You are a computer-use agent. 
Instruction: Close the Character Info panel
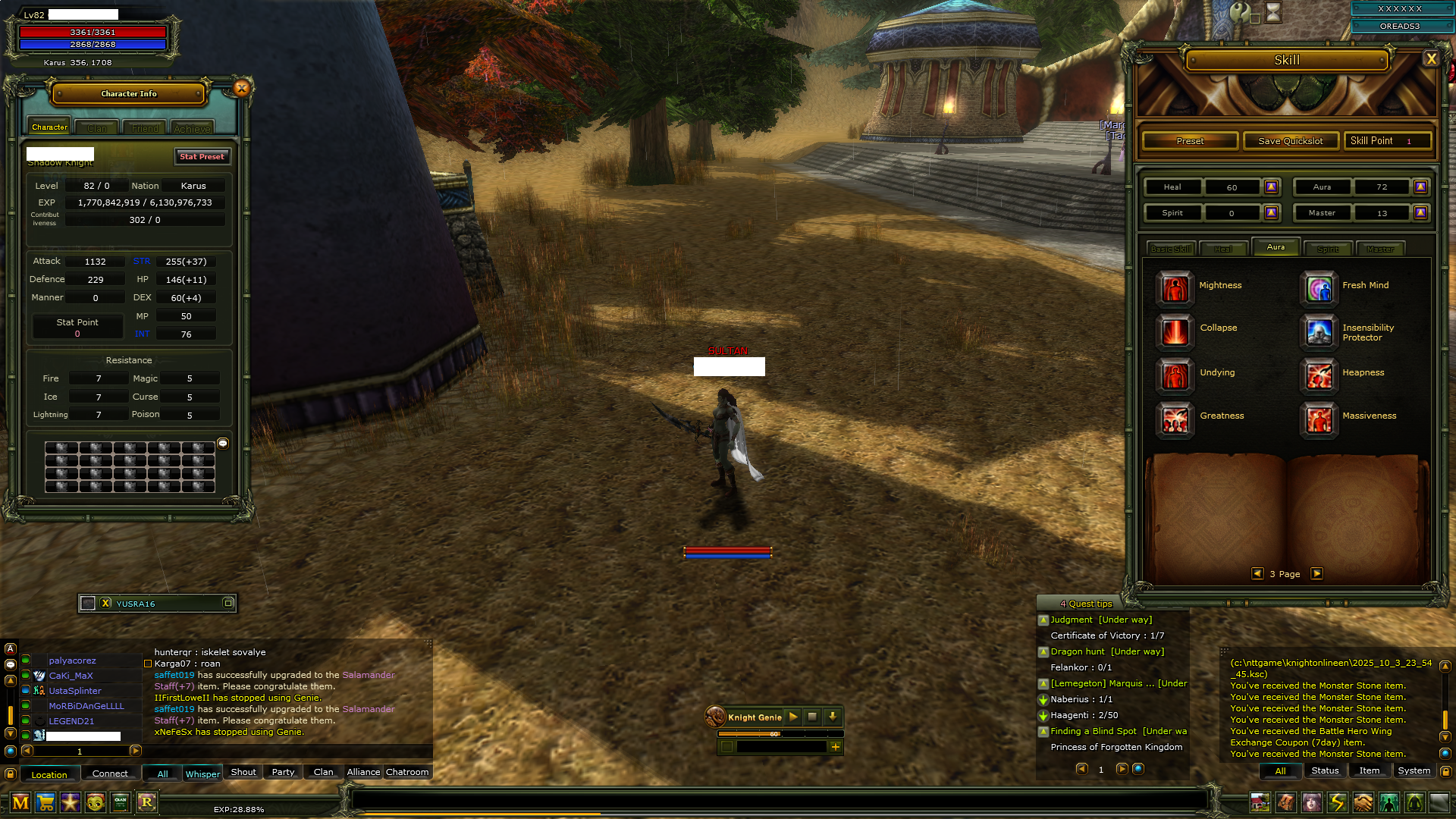click(242, 88)
